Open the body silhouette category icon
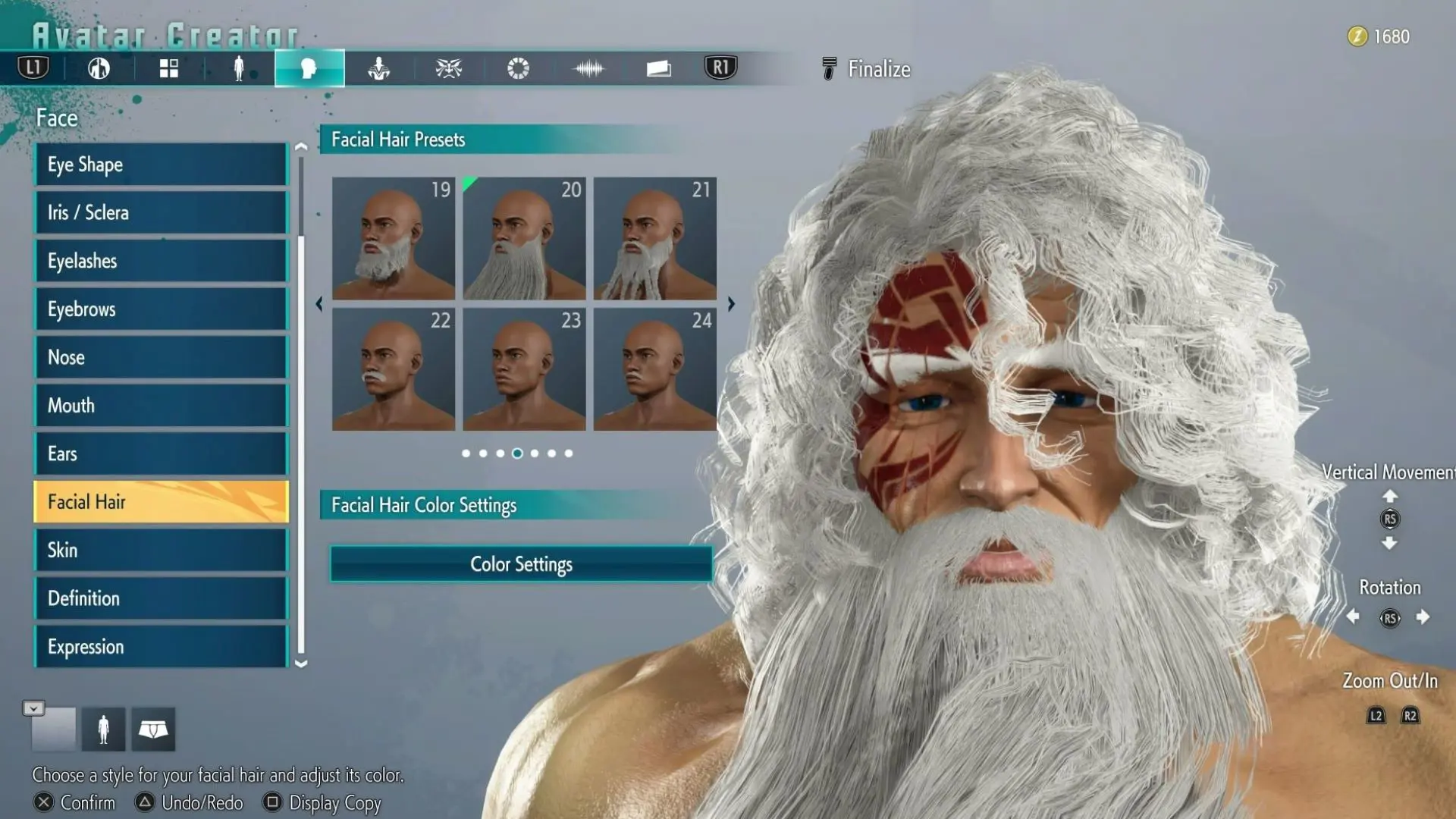 point(239,68)
